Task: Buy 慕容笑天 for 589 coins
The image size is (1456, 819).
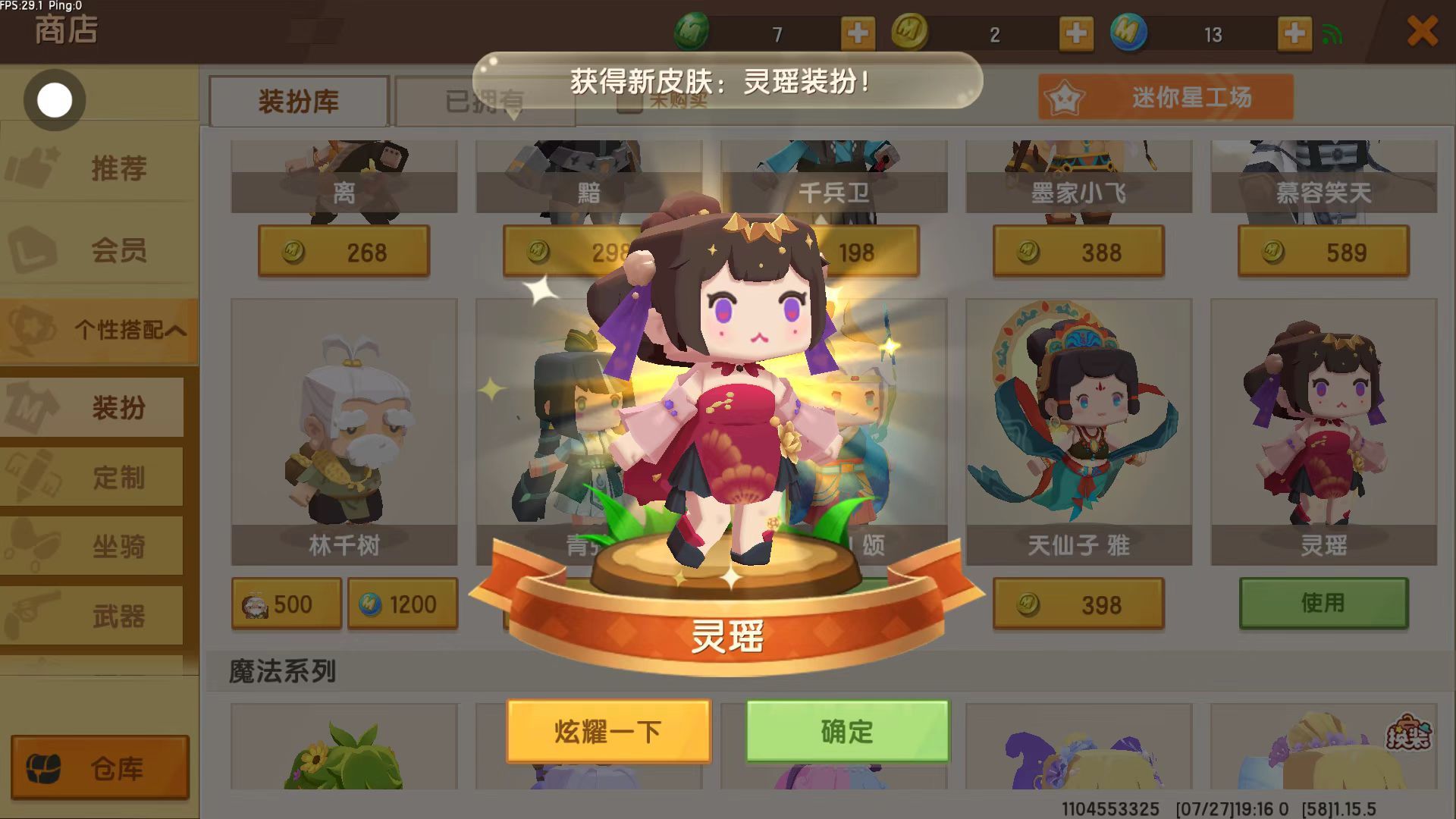Action: [1323, 252]
